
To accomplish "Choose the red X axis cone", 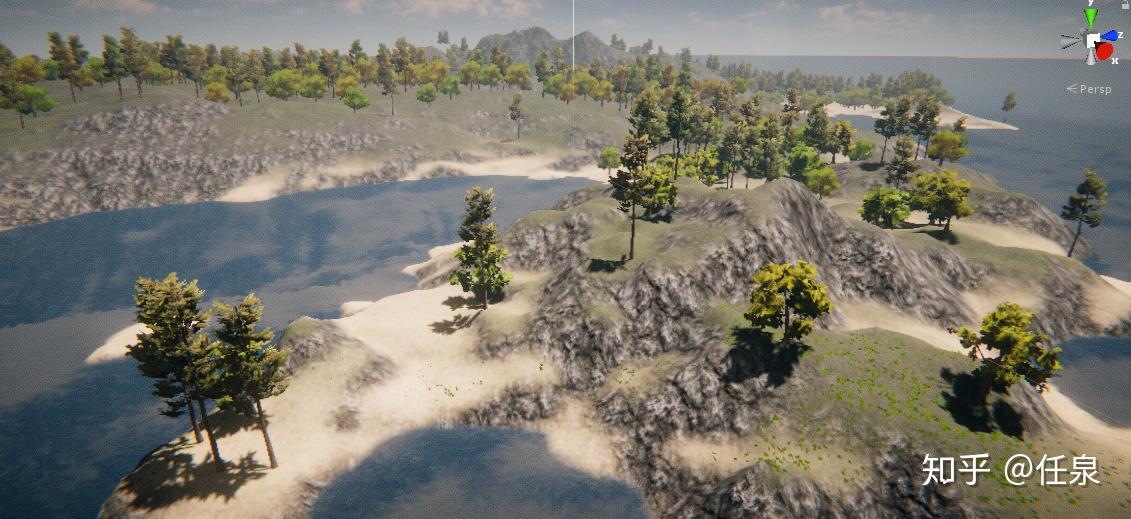I will pos(1104,52).
